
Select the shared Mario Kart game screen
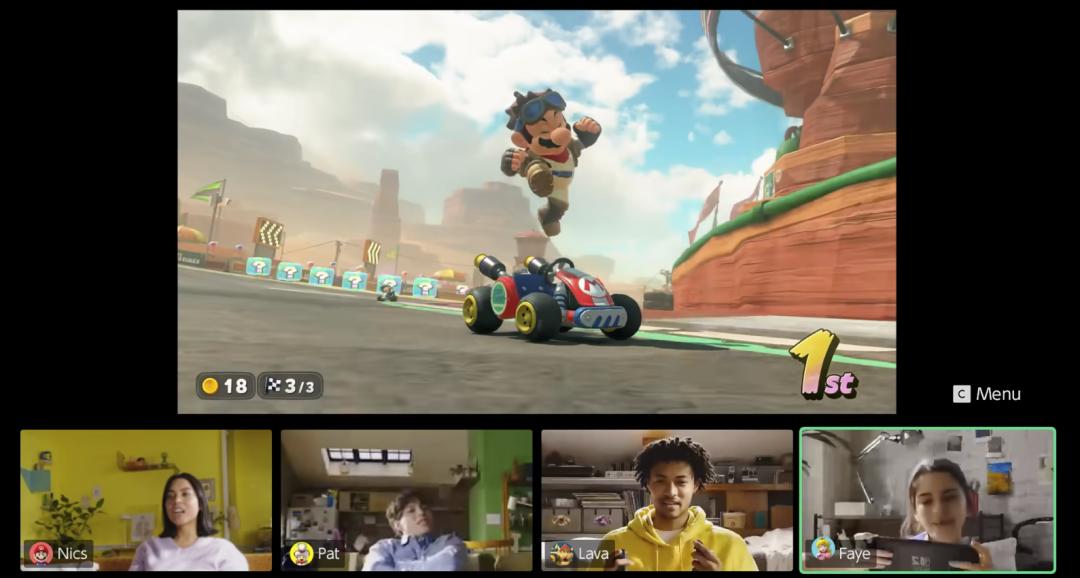point(536,212)
